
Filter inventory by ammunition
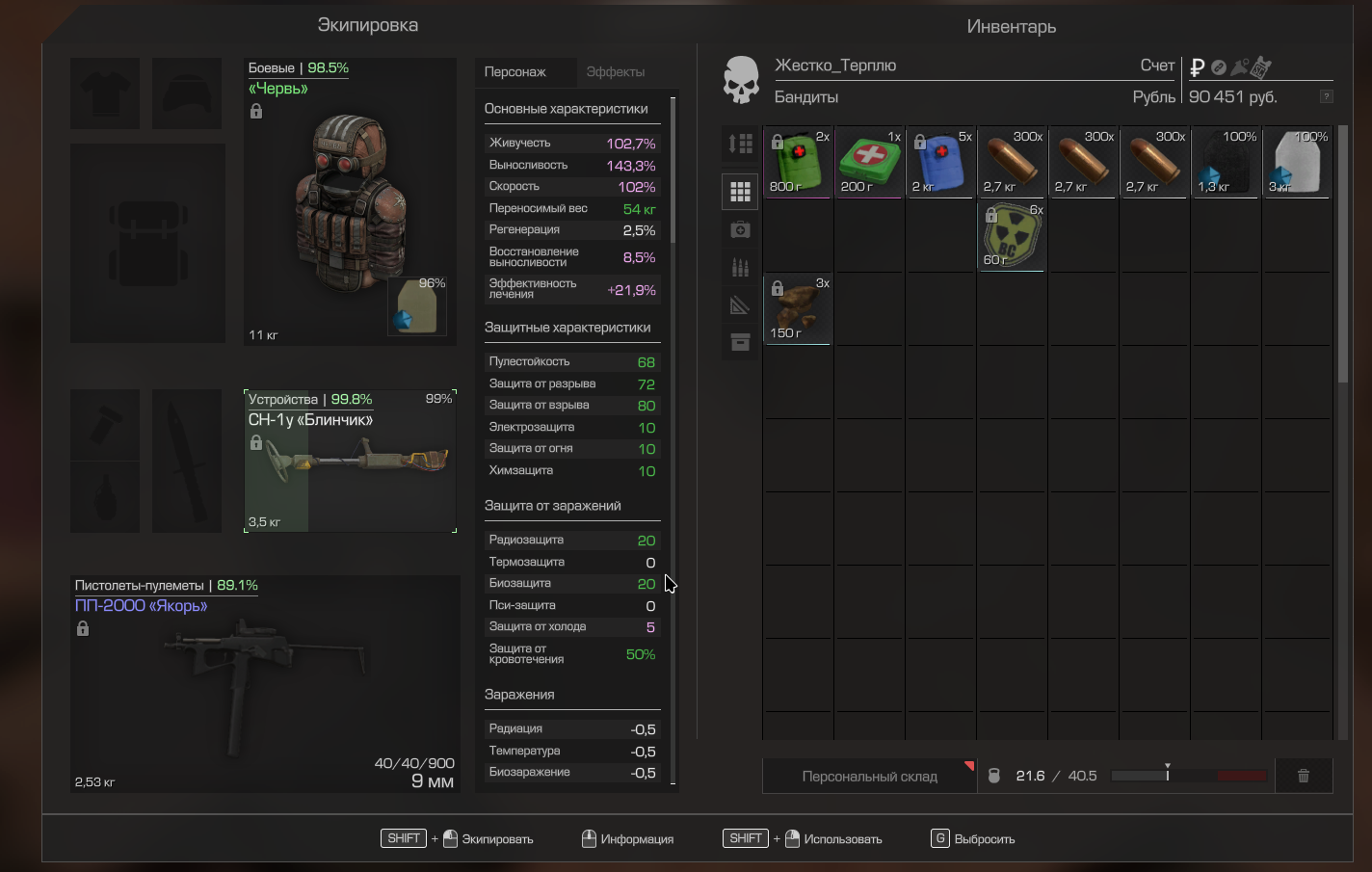(x=740, y=267)
